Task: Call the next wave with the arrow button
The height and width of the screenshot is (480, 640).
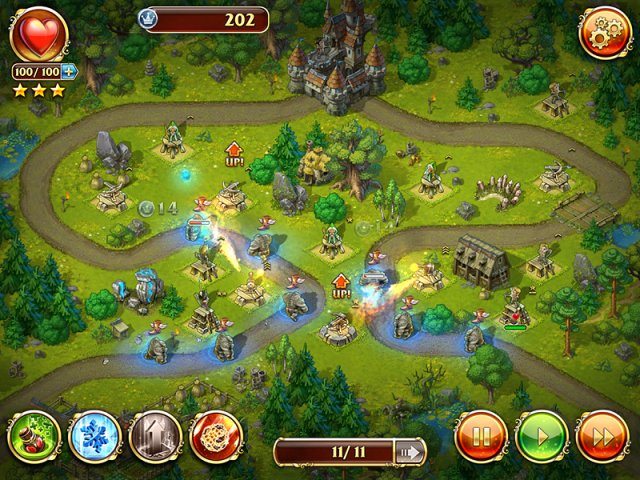Action: click(x=409, y=452)
